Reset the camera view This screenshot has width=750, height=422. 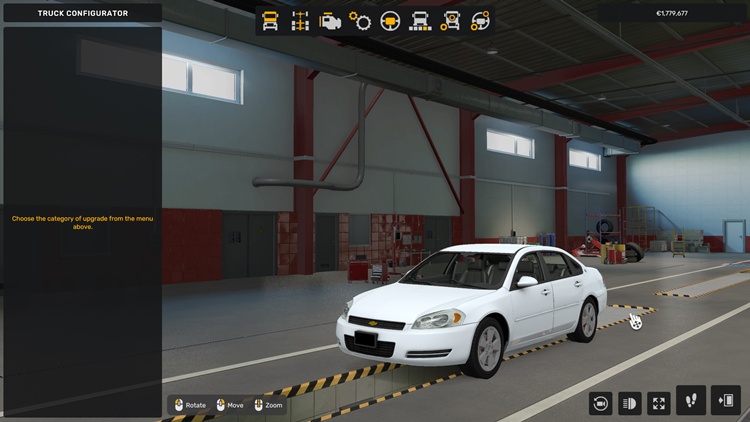[x=601, y=403]
